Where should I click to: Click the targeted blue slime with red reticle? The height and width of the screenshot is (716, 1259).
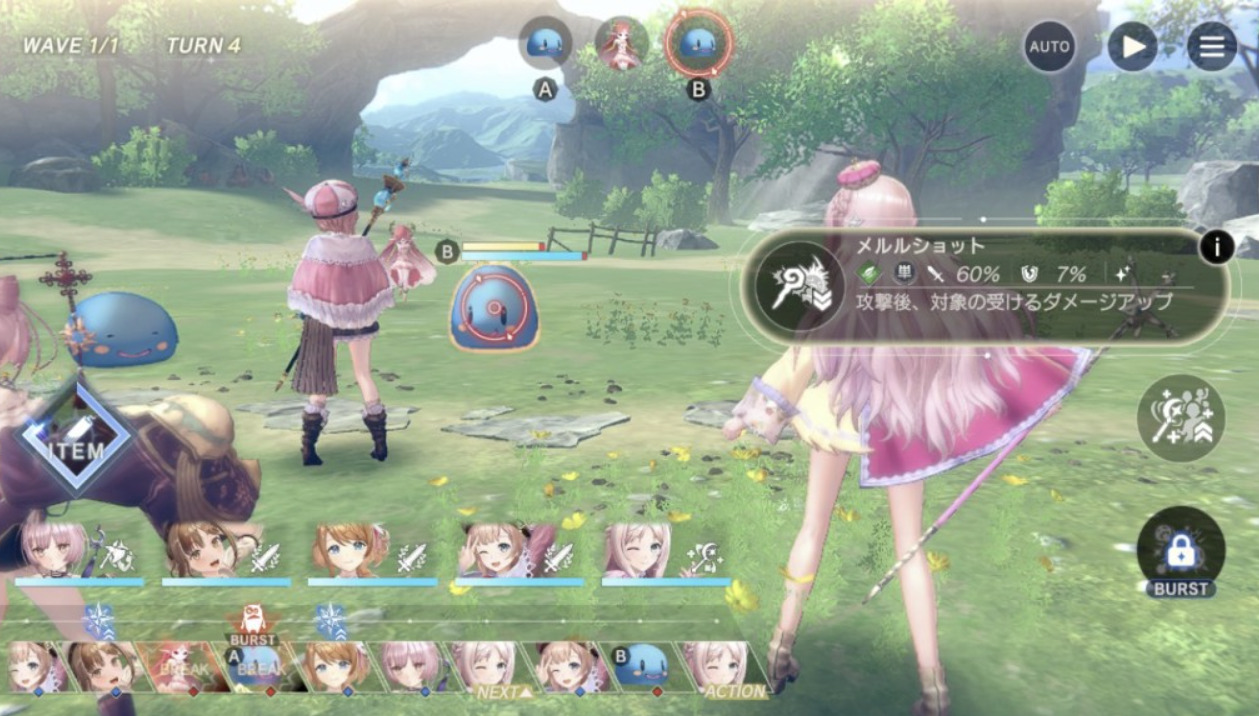pos(496,308)
